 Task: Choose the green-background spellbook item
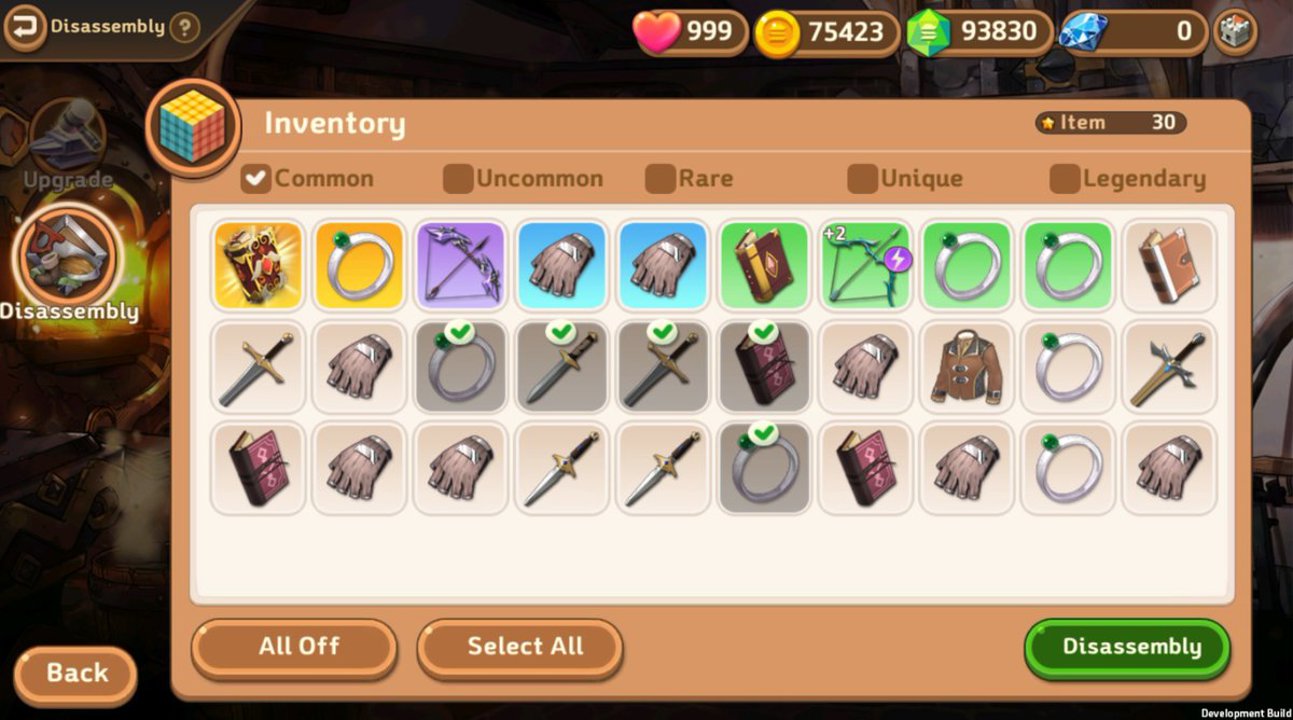pos(764,264)
